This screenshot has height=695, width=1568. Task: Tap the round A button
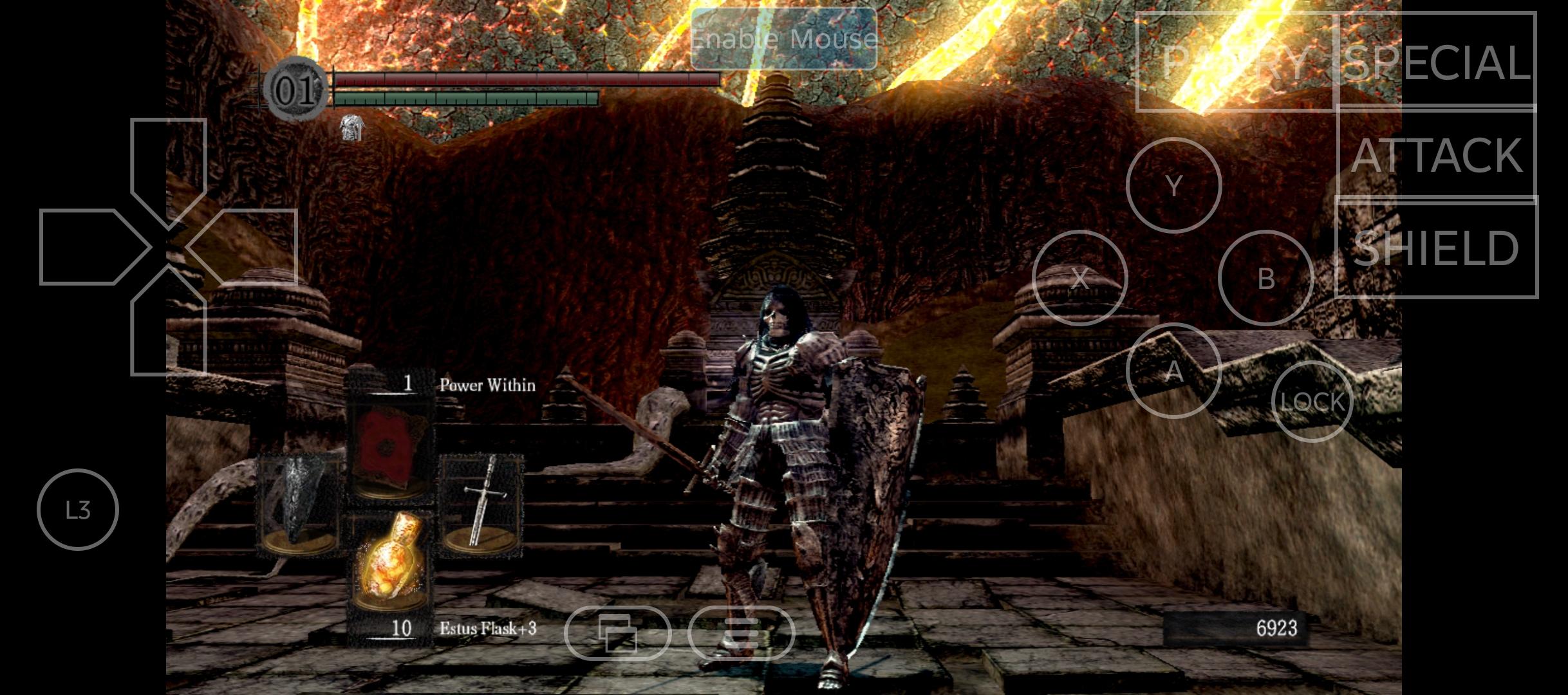pos(1173,371)
